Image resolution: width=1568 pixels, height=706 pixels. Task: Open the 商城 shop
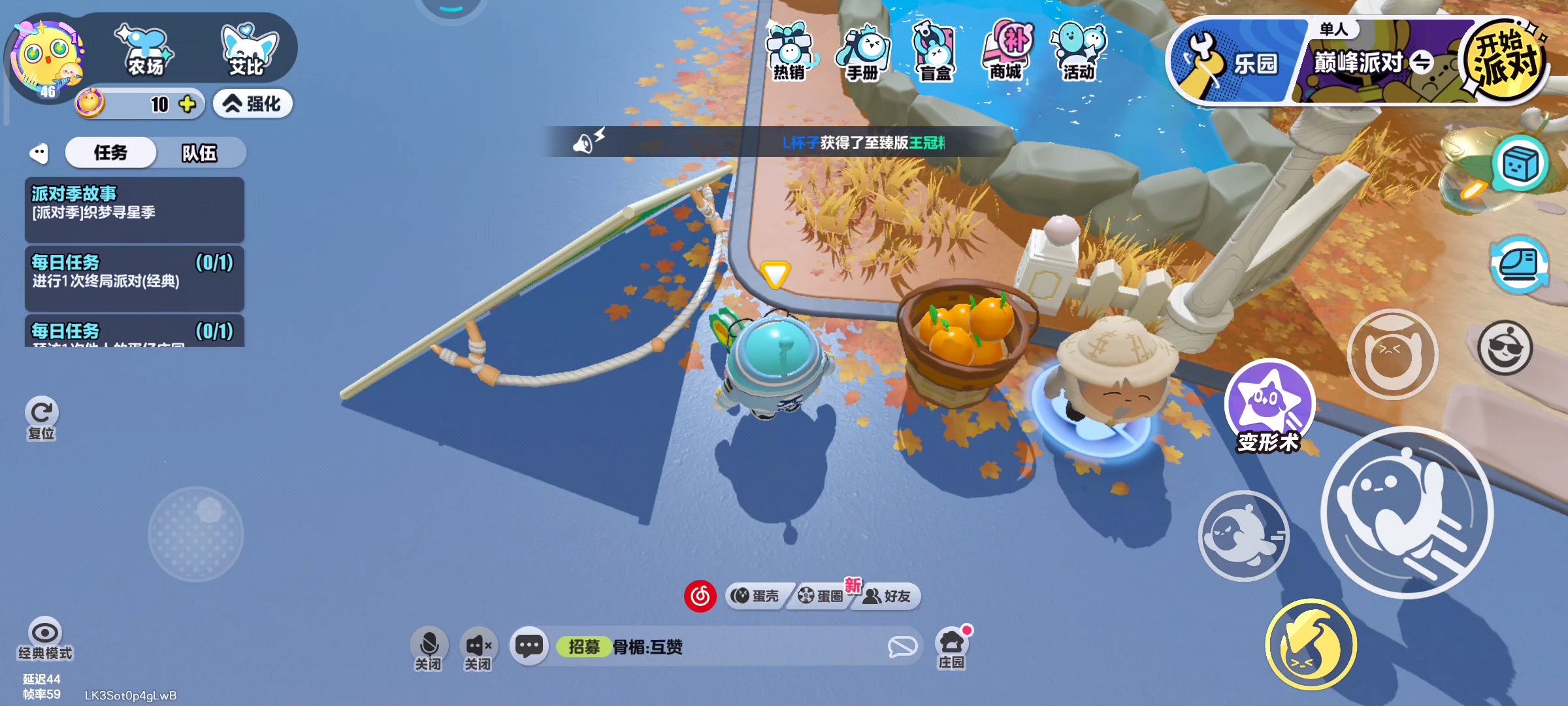tap(1006, 52)
